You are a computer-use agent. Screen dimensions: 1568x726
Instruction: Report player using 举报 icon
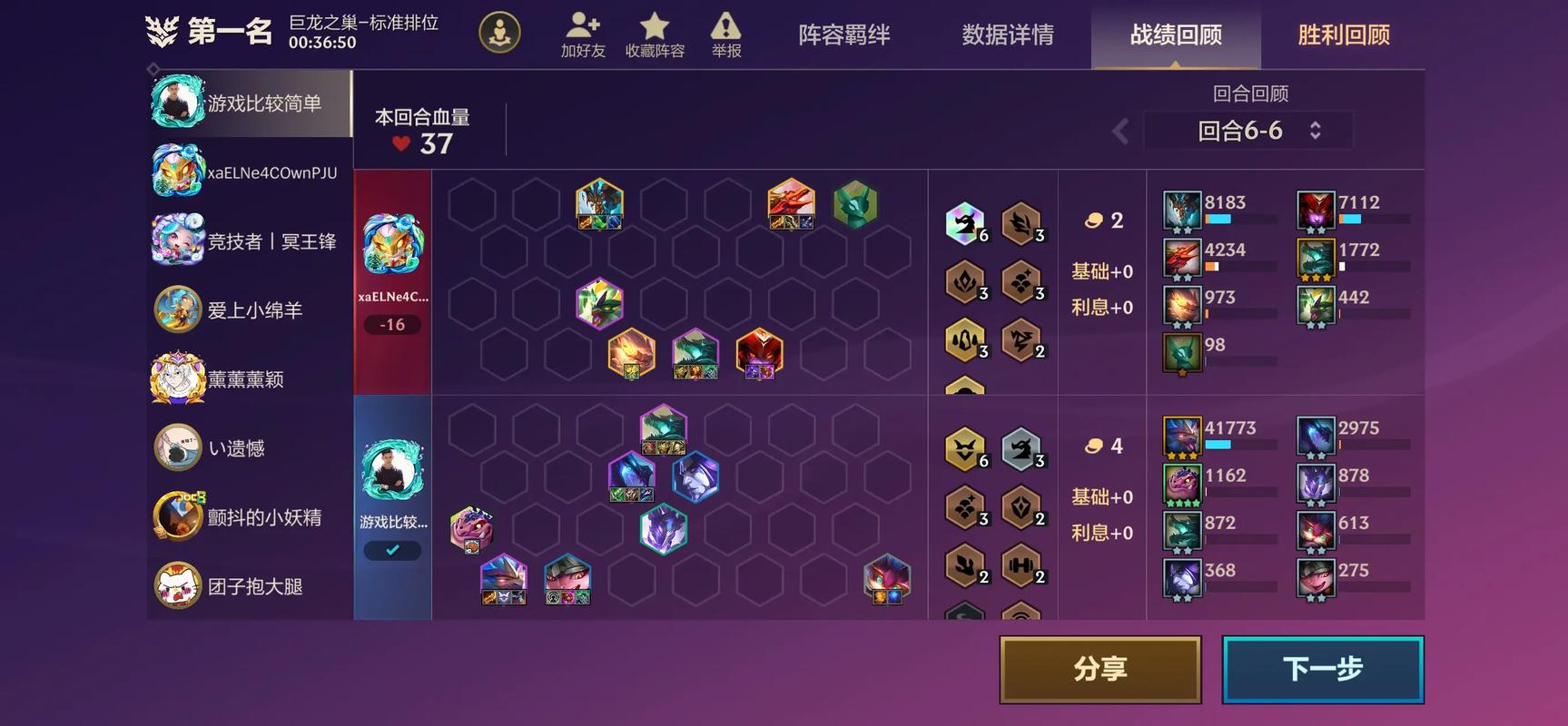click(x=726, y=35)
